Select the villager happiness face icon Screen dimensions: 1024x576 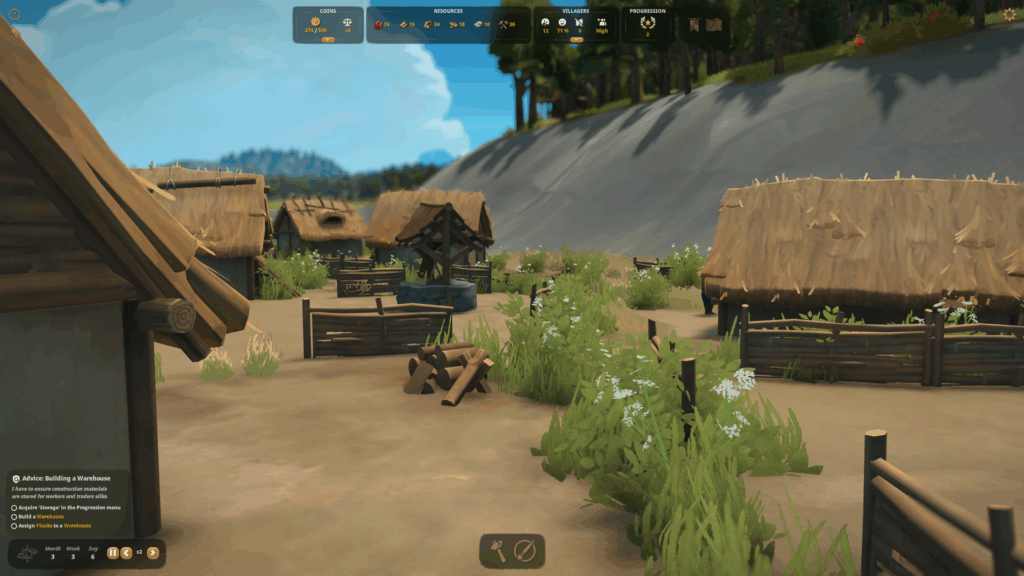562,22
